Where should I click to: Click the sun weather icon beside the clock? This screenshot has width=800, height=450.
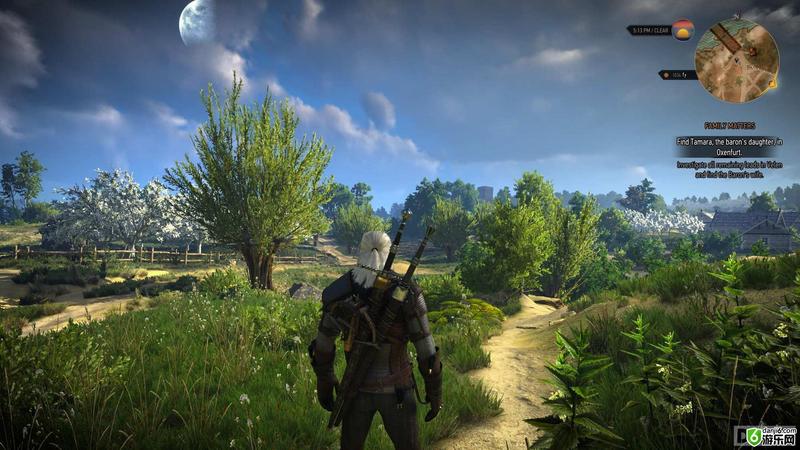click(x=683, y=30)
